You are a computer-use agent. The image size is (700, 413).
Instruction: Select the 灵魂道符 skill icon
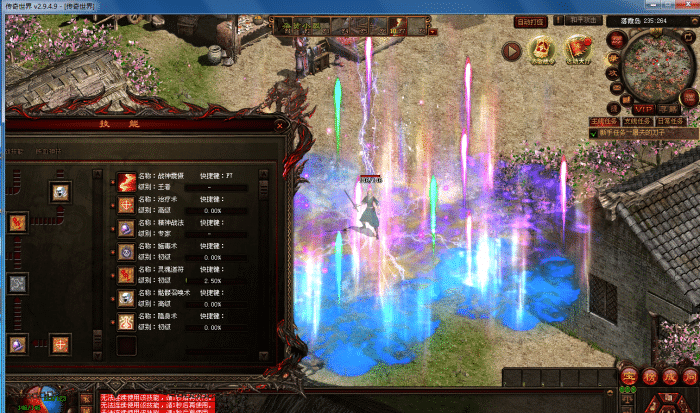tap(127, 275)
